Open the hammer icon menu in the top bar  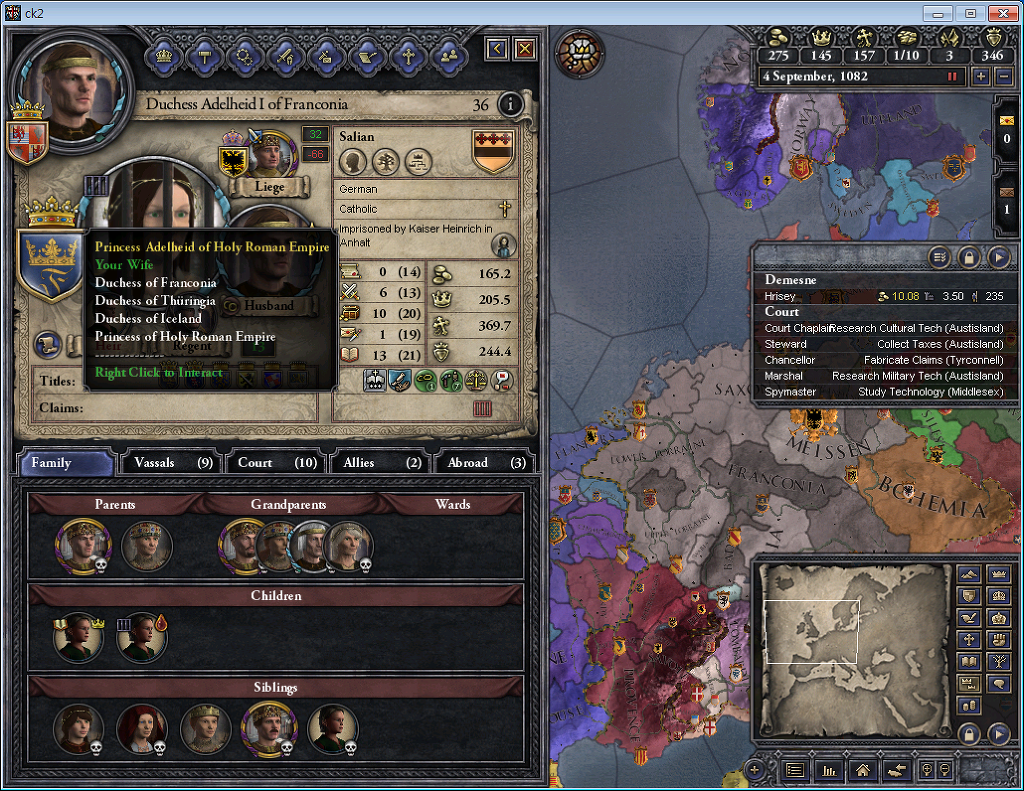206,55
